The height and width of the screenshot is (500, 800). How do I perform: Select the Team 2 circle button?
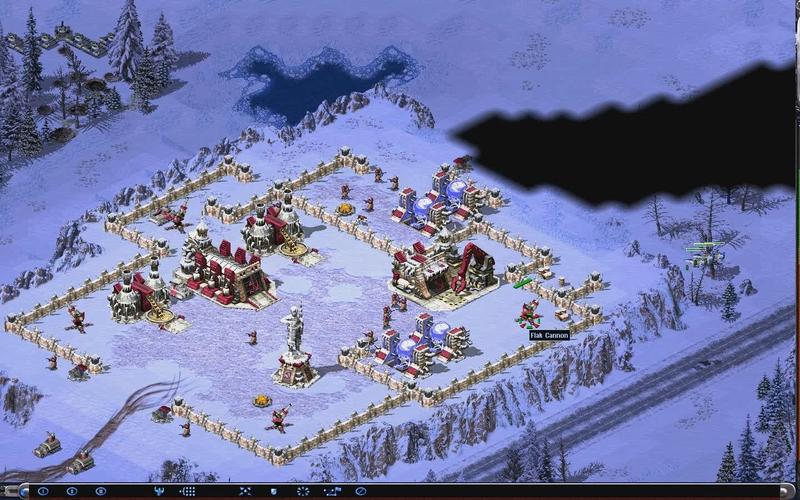point(71,491)
